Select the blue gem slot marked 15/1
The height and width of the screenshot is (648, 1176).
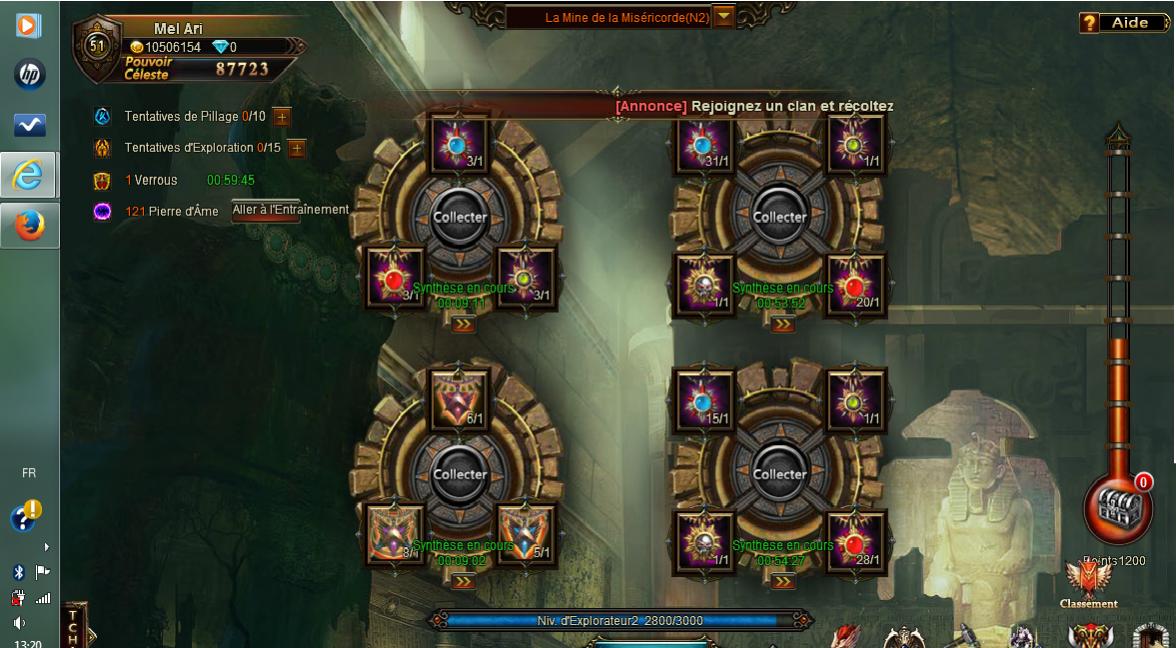pyautogui.click(x=705, y=401)
